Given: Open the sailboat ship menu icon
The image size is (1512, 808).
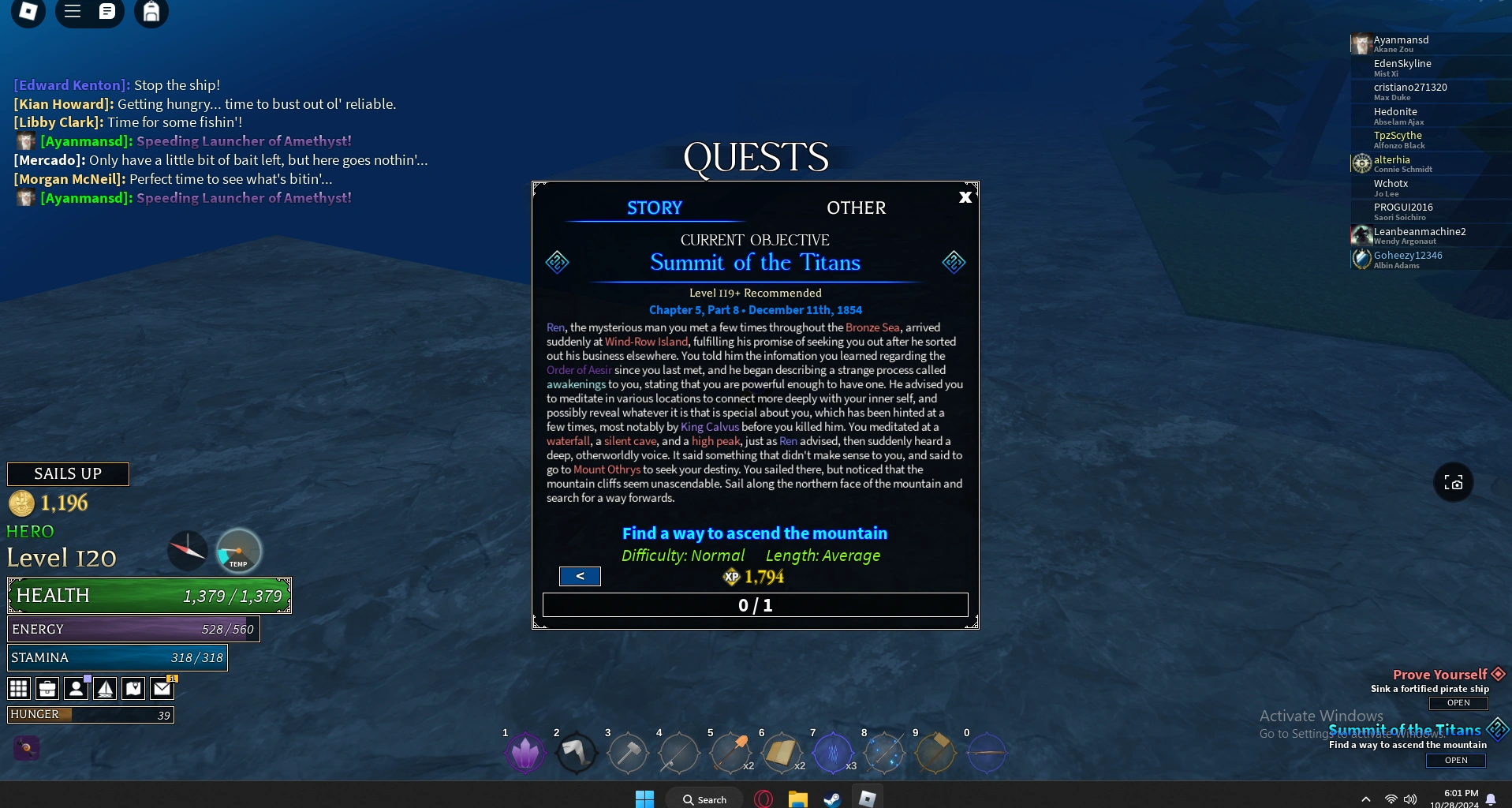Looking at the screenshot, I should (106, 688).
